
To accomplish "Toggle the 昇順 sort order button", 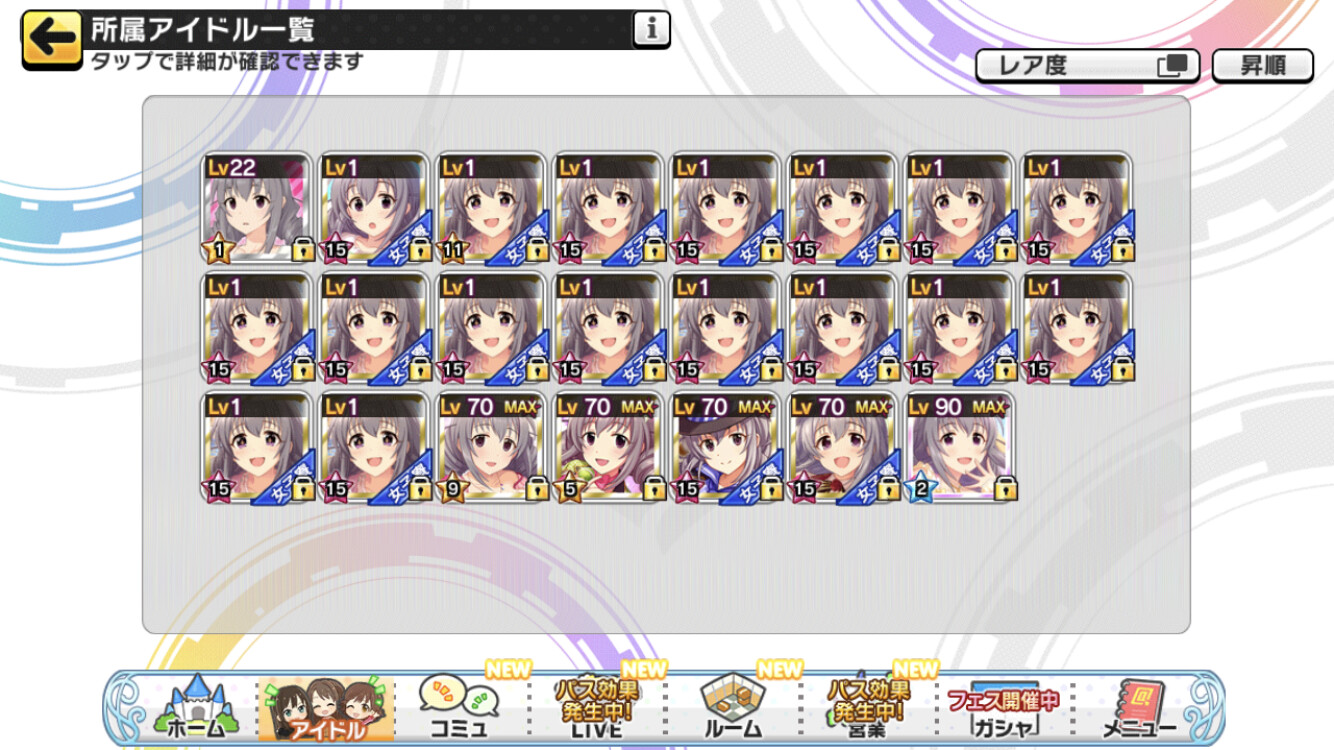I will (x=1262, y=66).
